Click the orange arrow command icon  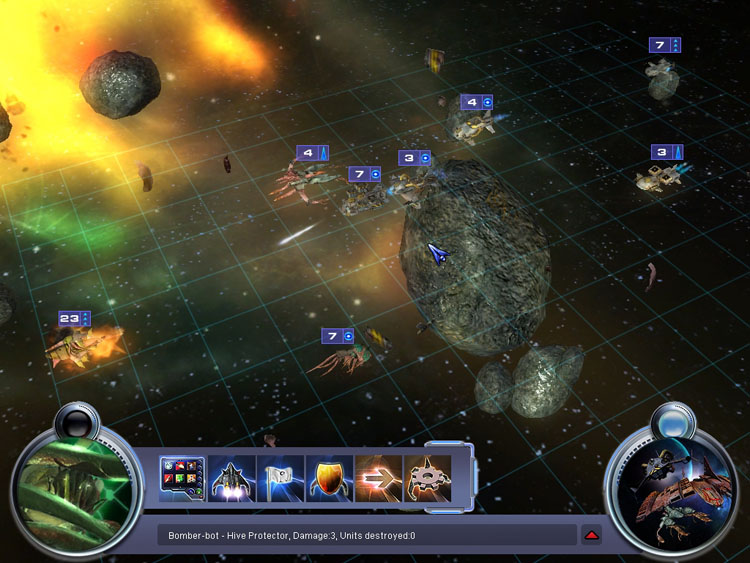pos(378,478)
